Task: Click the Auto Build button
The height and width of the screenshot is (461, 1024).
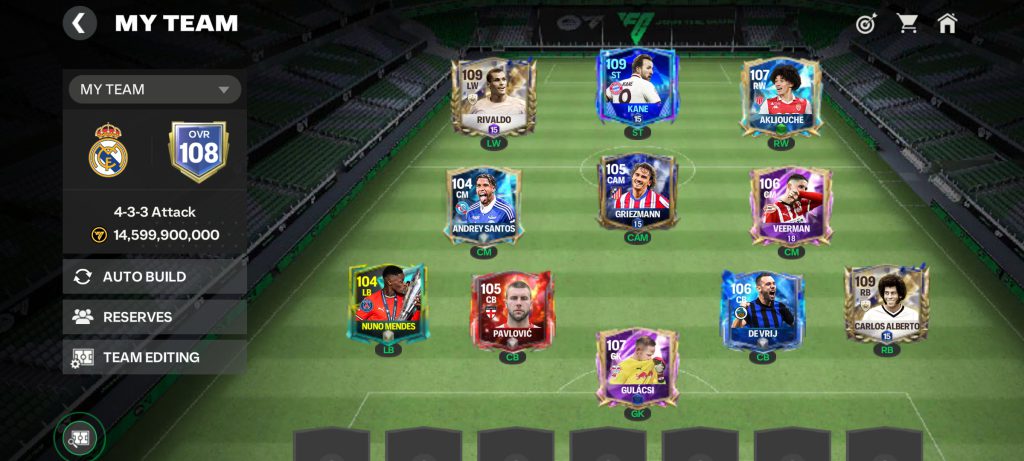Action: tap(155, 276)
